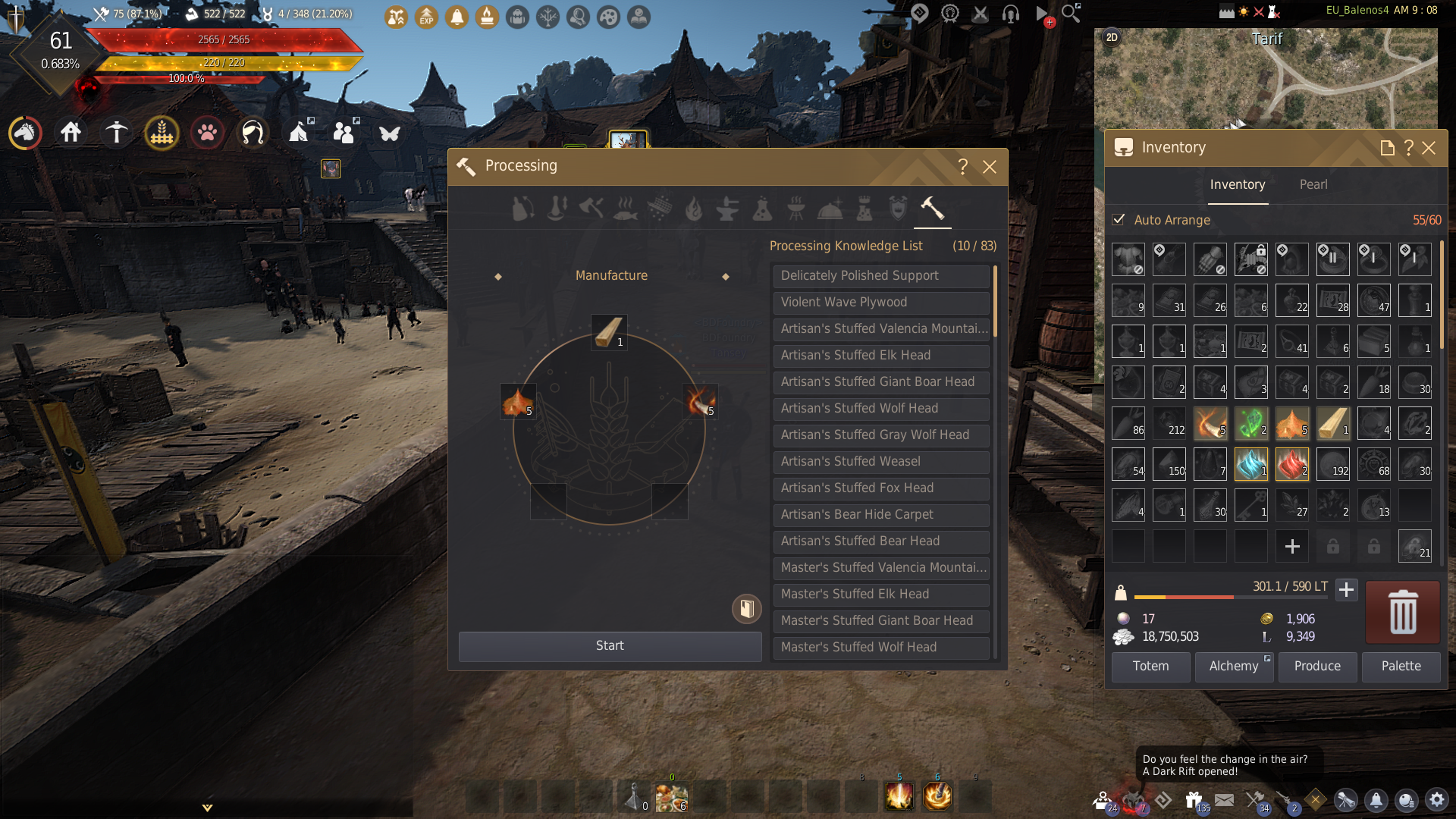
Task: Click the inventory trash can
Action: pyautogui.click(x=1402, y=612)
